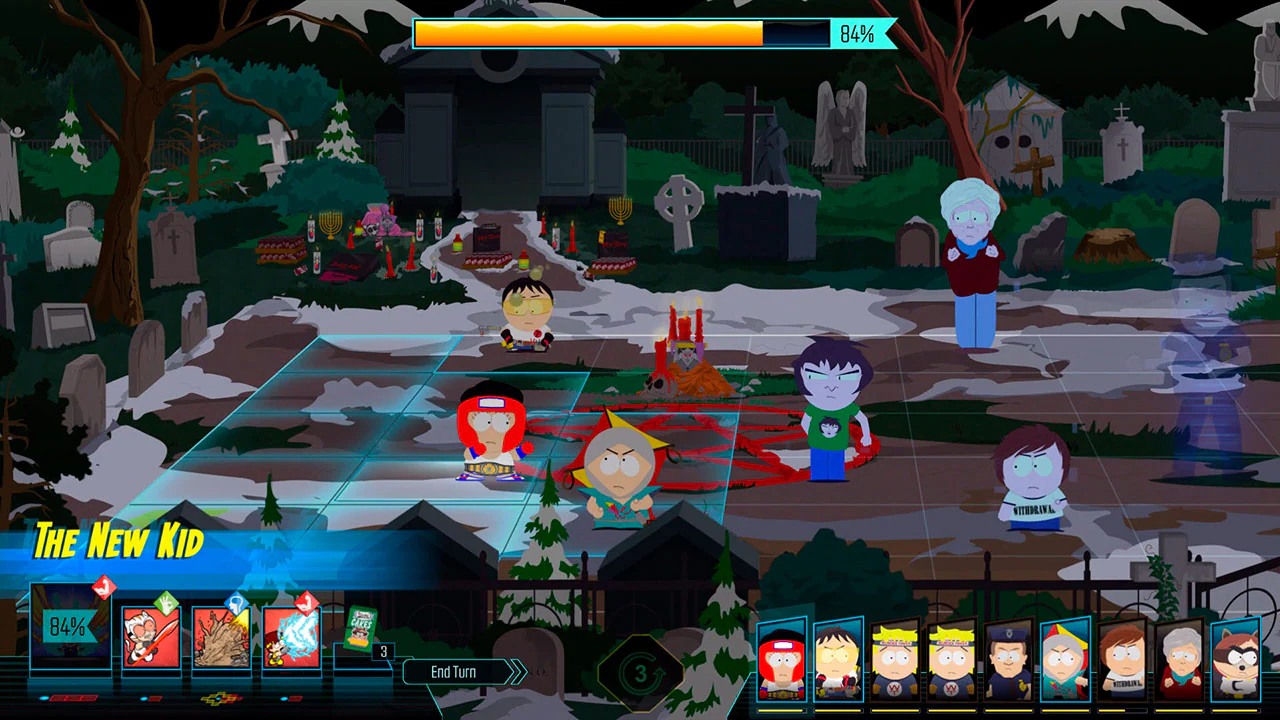1280x720 pixels.
Task: Click the yellow progress bar at the top
Action: click(590, 34)
